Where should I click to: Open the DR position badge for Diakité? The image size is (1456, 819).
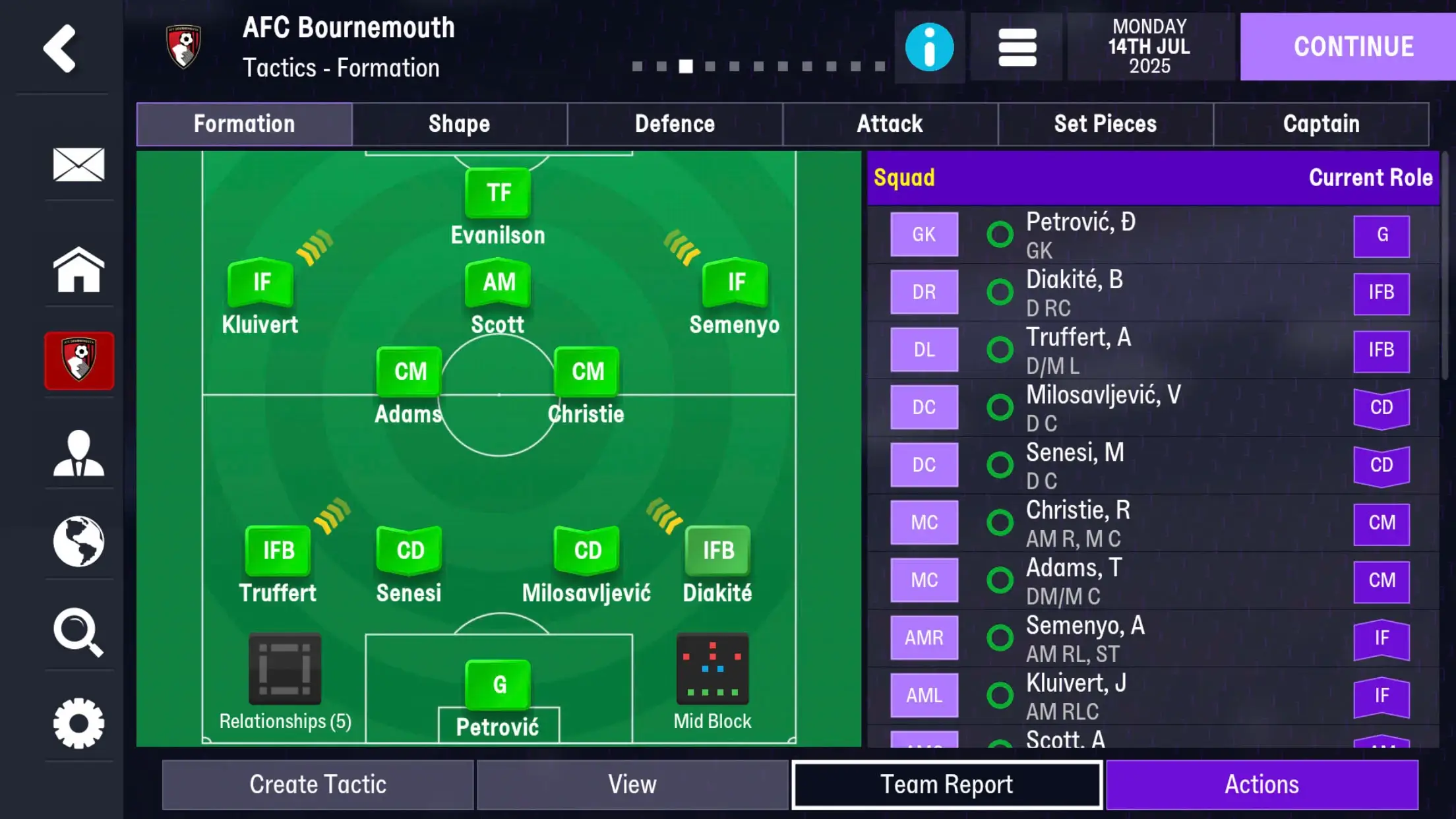click(x=923, y=291)
